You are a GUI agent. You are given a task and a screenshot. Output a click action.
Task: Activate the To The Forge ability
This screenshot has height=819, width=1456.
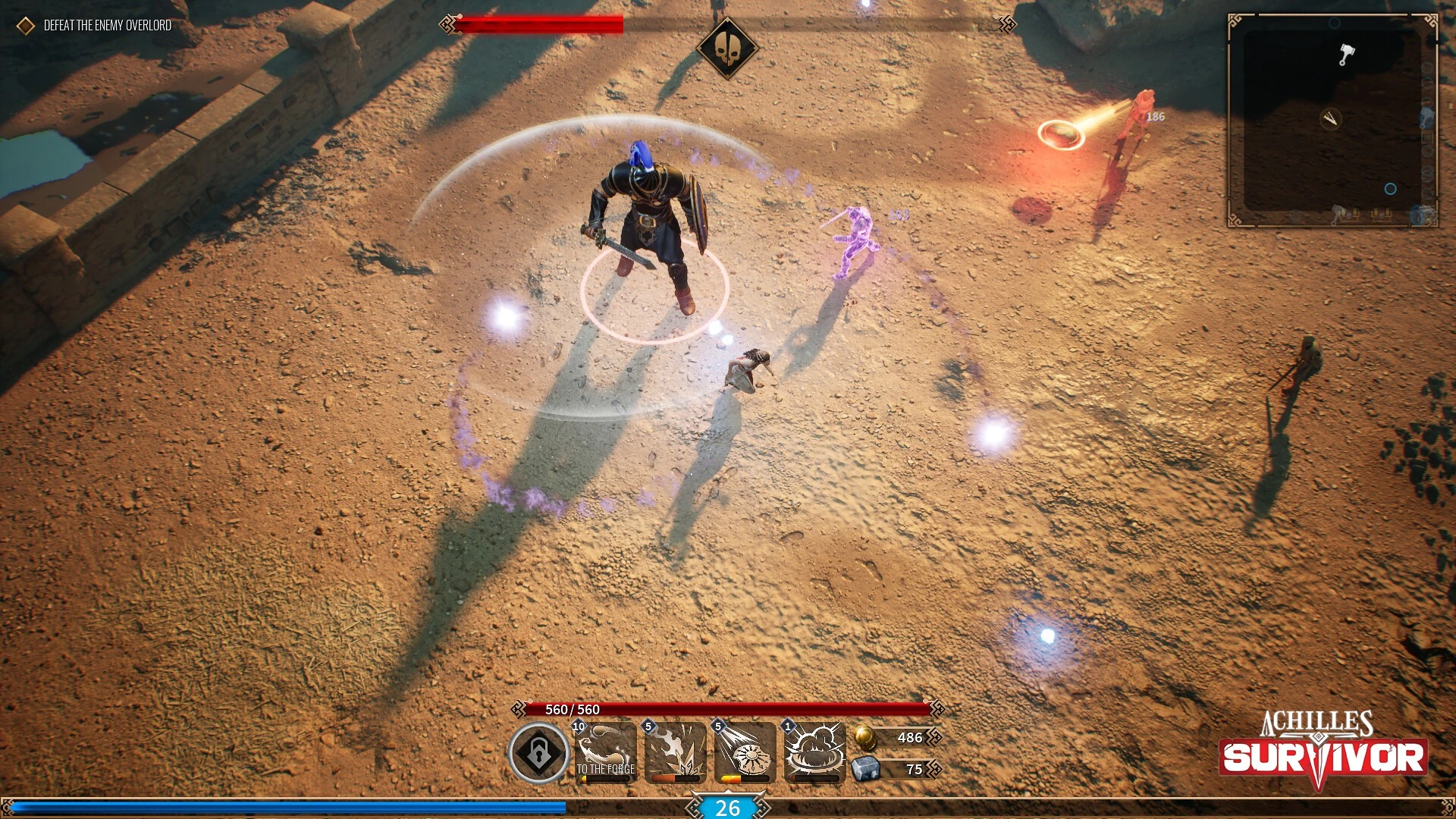click(x=605, y=752)
